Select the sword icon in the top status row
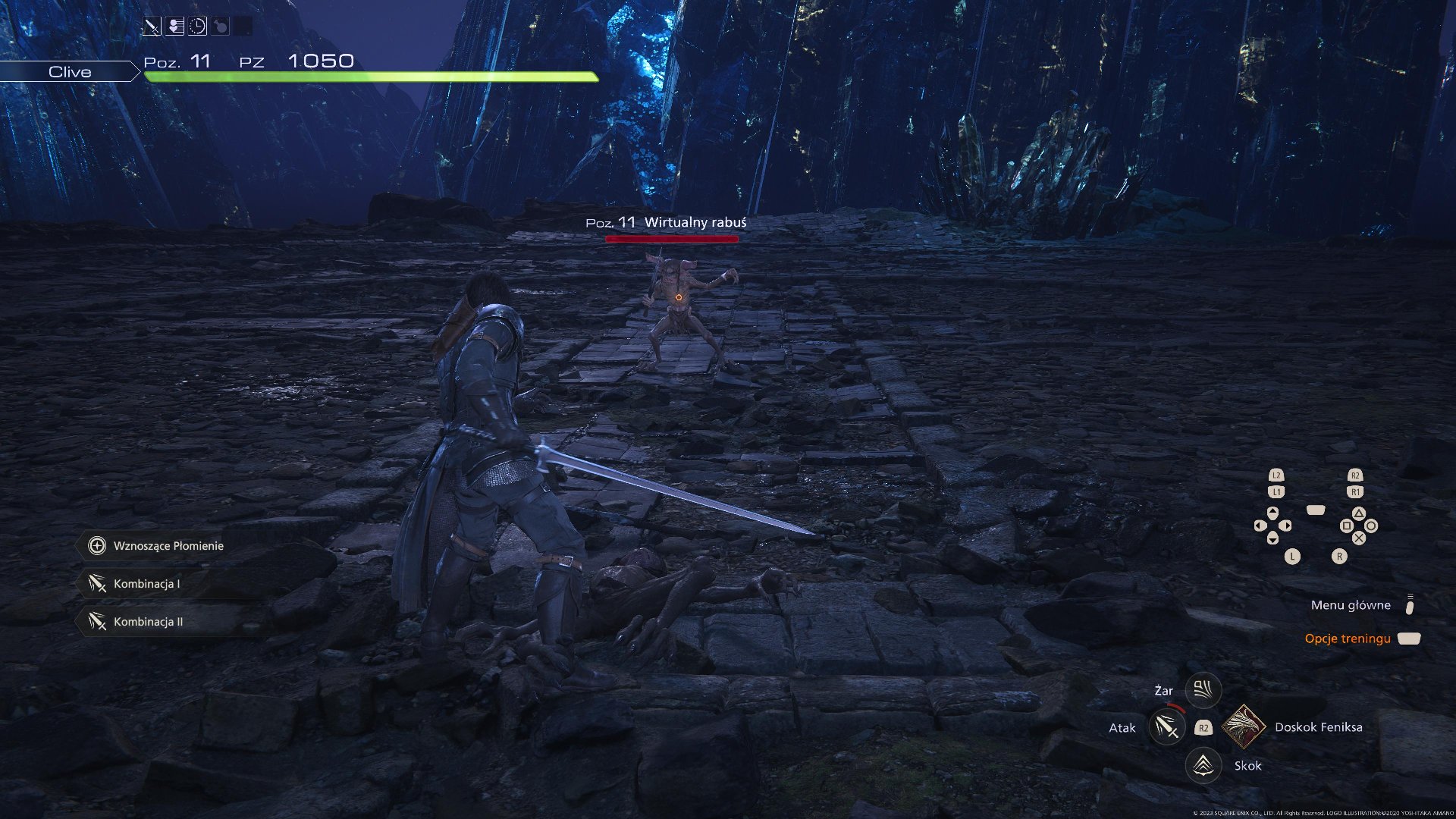This screenshot has height=819, width=1456. (x=152, y=27)
